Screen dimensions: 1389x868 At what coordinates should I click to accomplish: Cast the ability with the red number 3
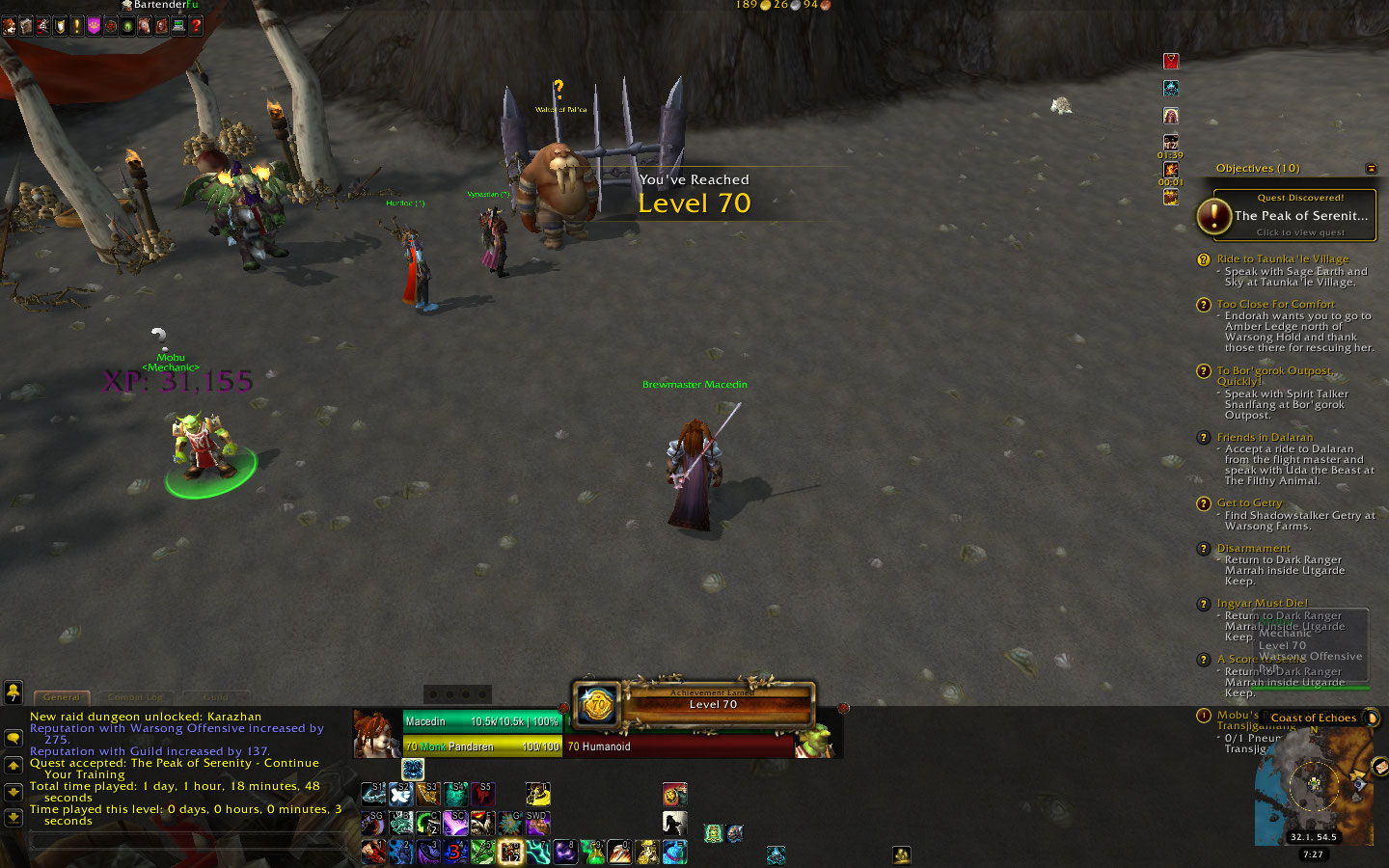click(x=455, y=853)
